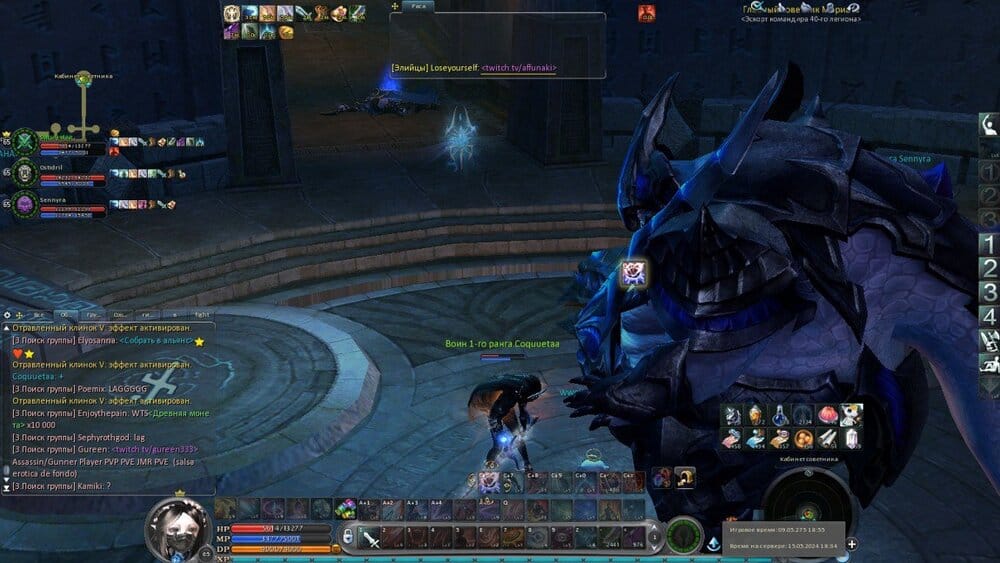Click the golden horn buff icon
This screenshot has width=1000, height=563.
(285, 32)
